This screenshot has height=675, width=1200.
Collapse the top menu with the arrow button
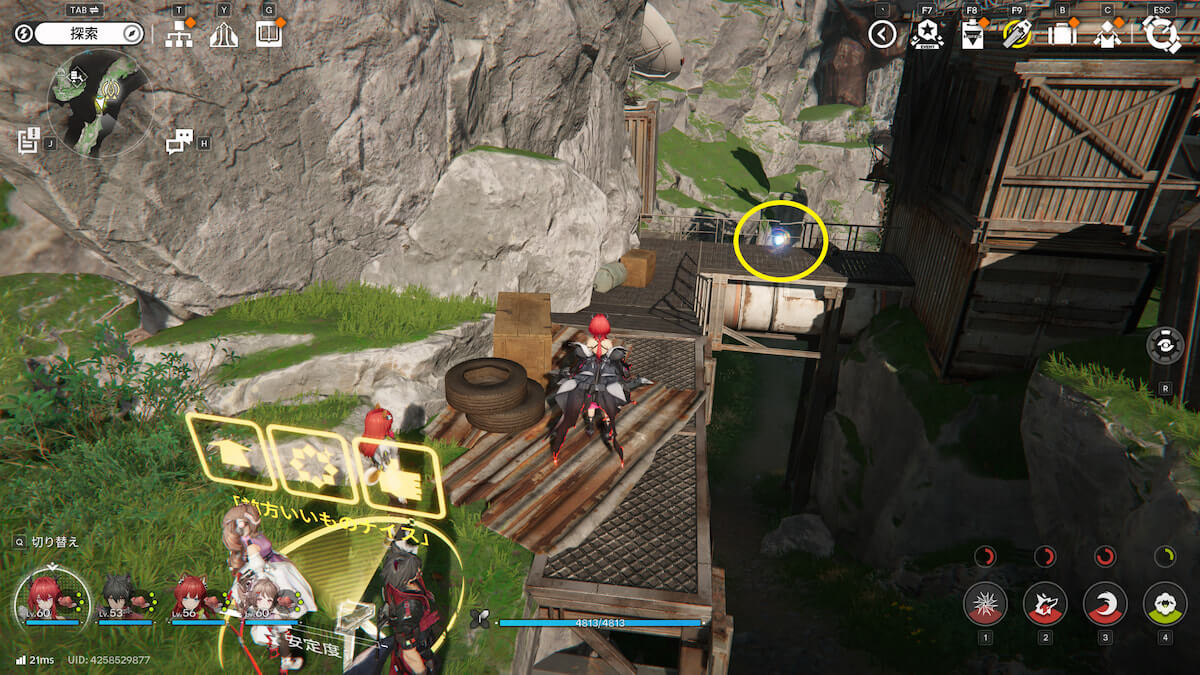881,35
